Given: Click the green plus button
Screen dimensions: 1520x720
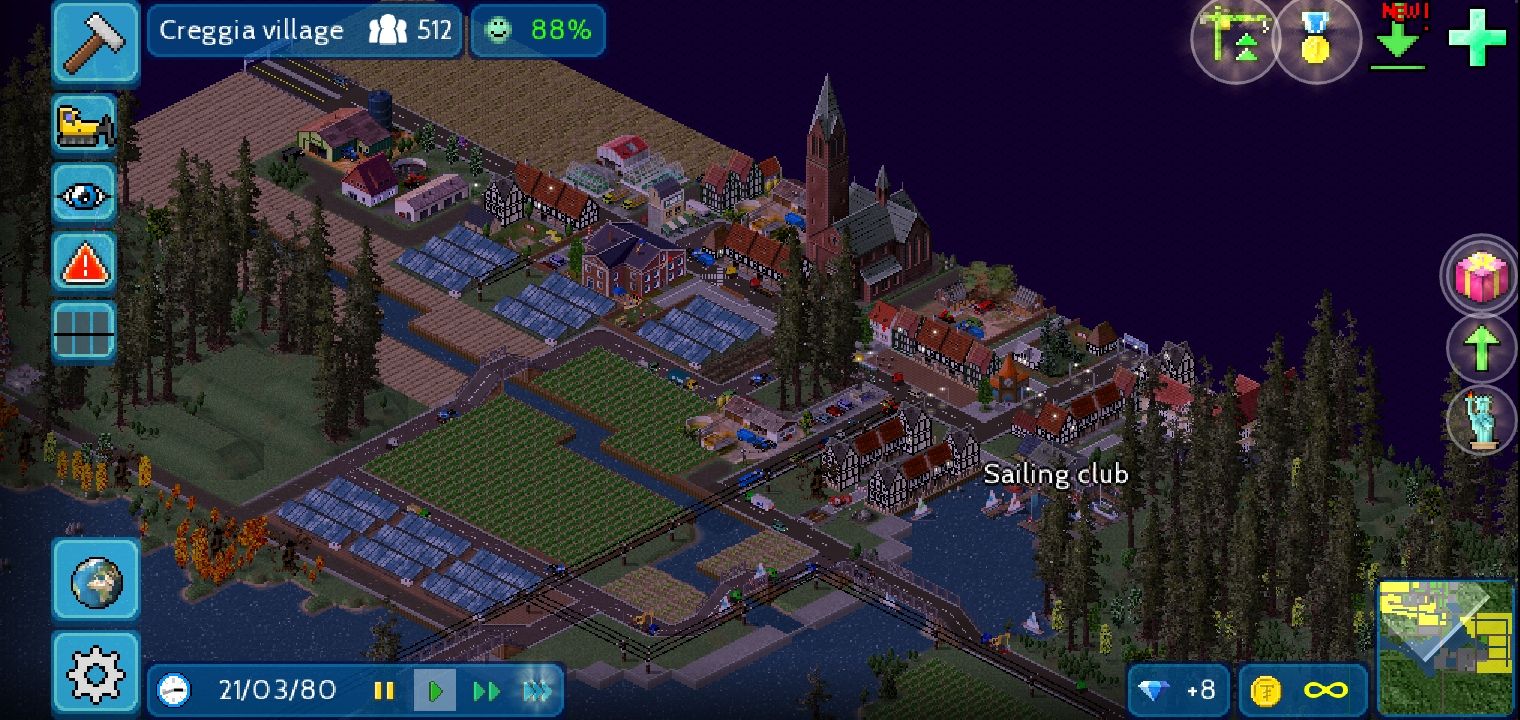Looking at the screenshot, I should point(1477,38).
